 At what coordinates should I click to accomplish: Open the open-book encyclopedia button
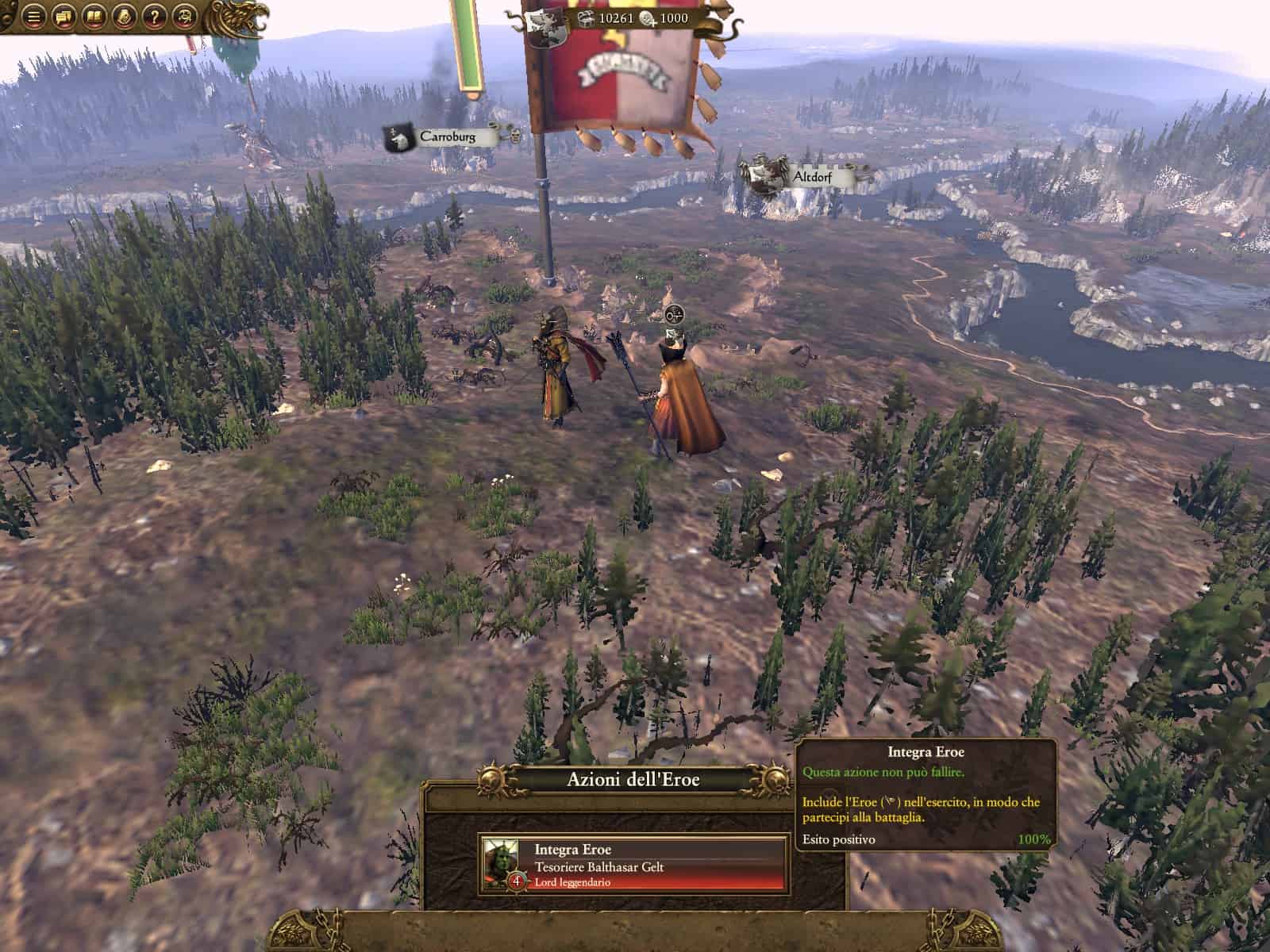(x=94, y=17)
